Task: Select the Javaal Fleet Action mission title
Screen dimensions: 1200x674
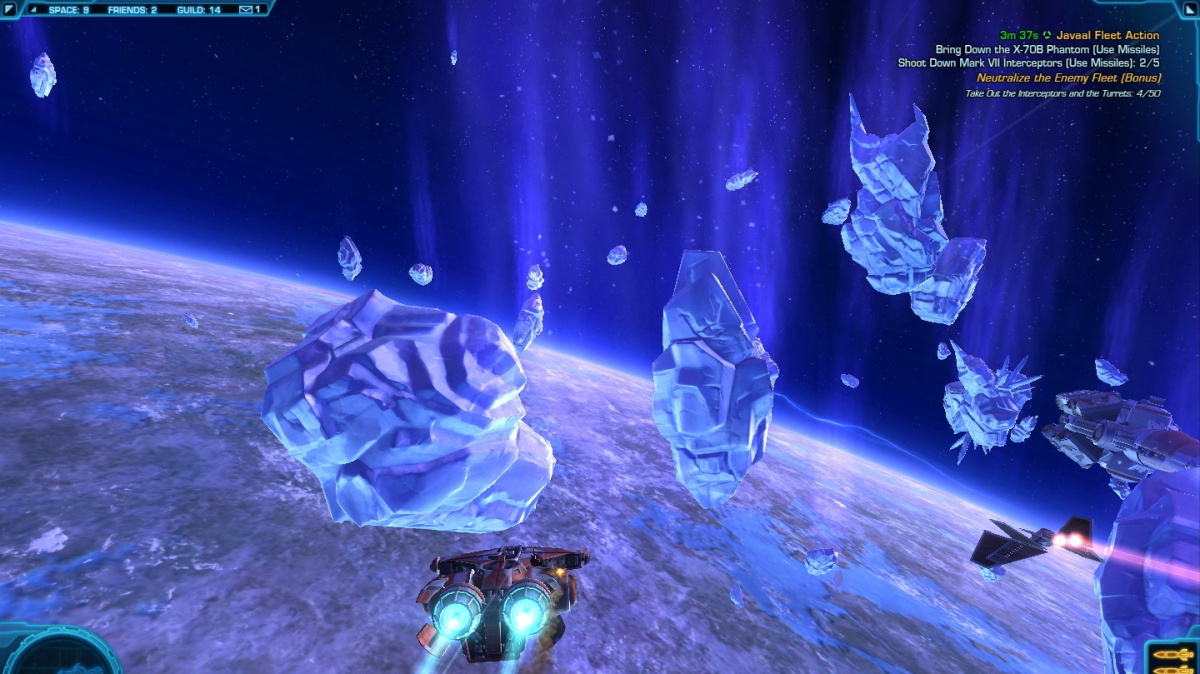Action: click(x=1107, y=35)
